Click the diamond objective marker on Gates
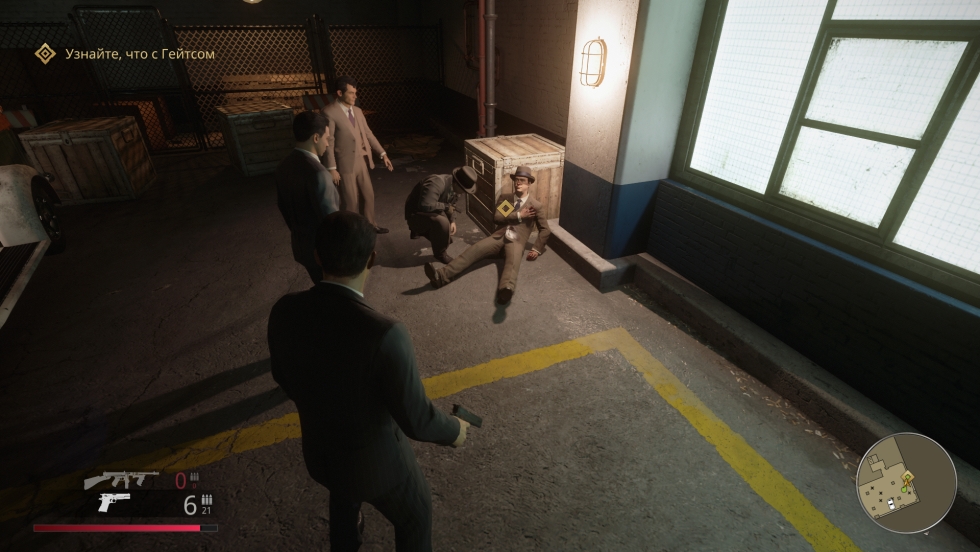980x552 pixels. [x=507, y=208]
